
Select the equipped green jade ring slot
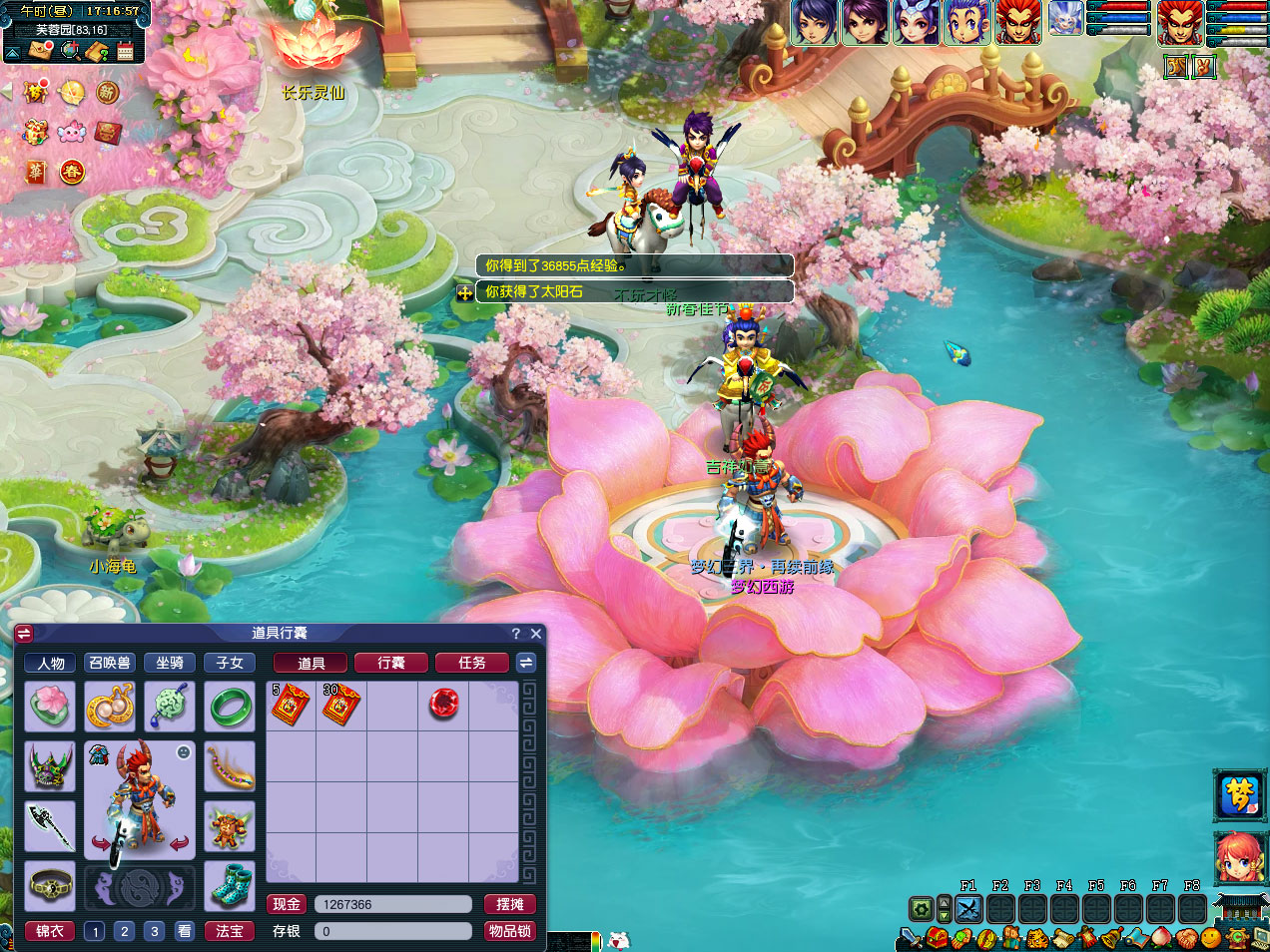pos(230,707)
